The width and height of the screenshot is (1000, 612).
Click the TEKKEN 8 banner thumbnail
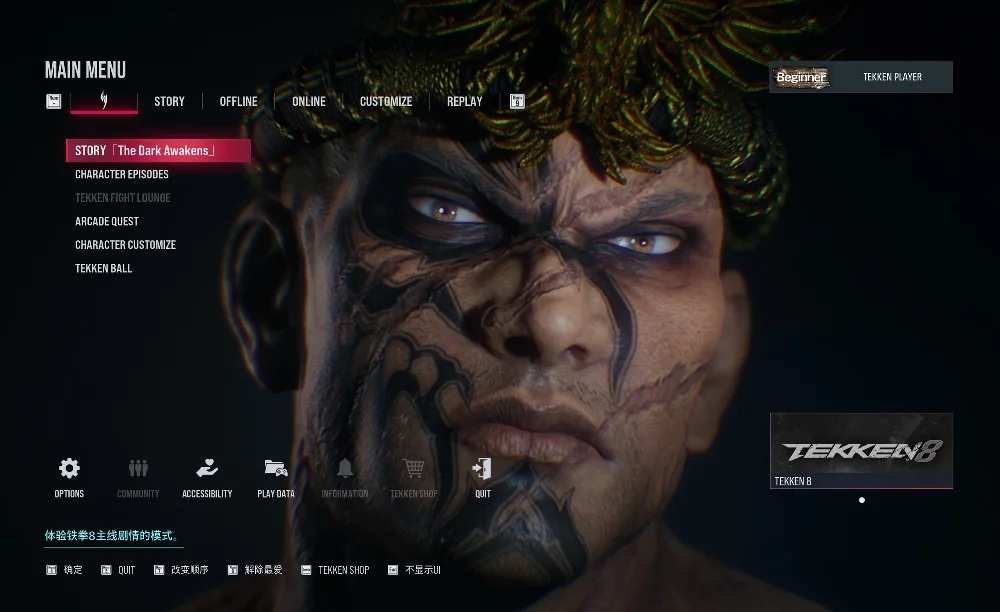861,450
